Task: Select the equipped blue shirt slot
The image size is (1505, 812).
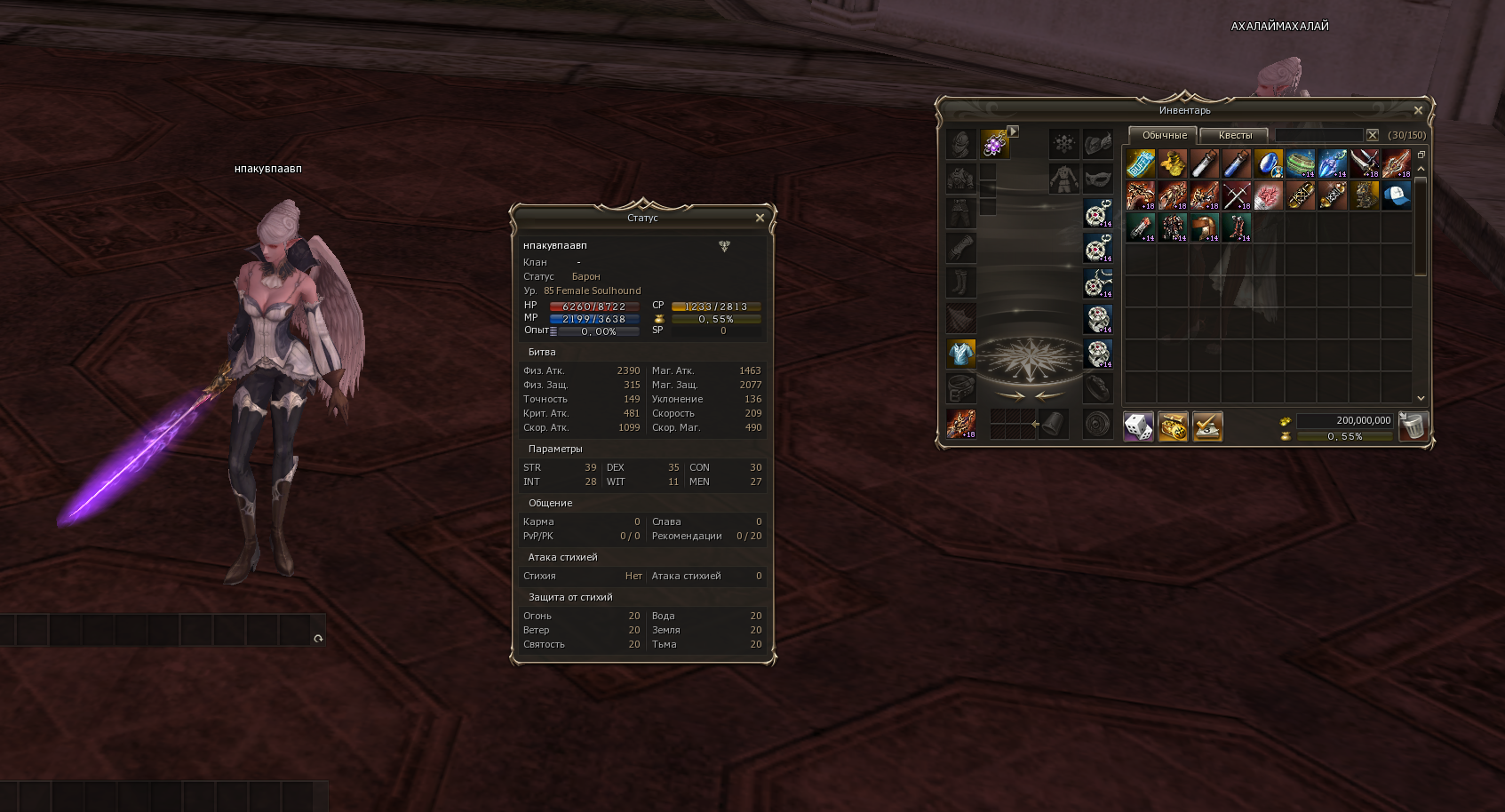Action: pos(960,354)
